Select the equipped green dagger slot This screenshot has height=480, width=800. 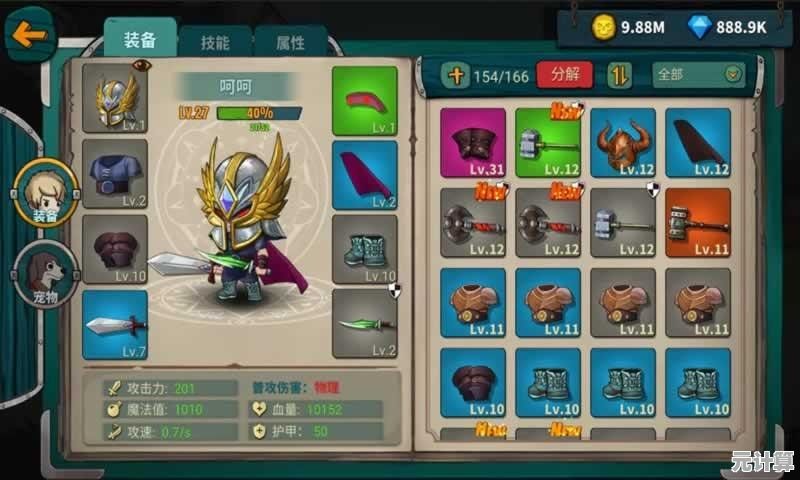[364, 323]
